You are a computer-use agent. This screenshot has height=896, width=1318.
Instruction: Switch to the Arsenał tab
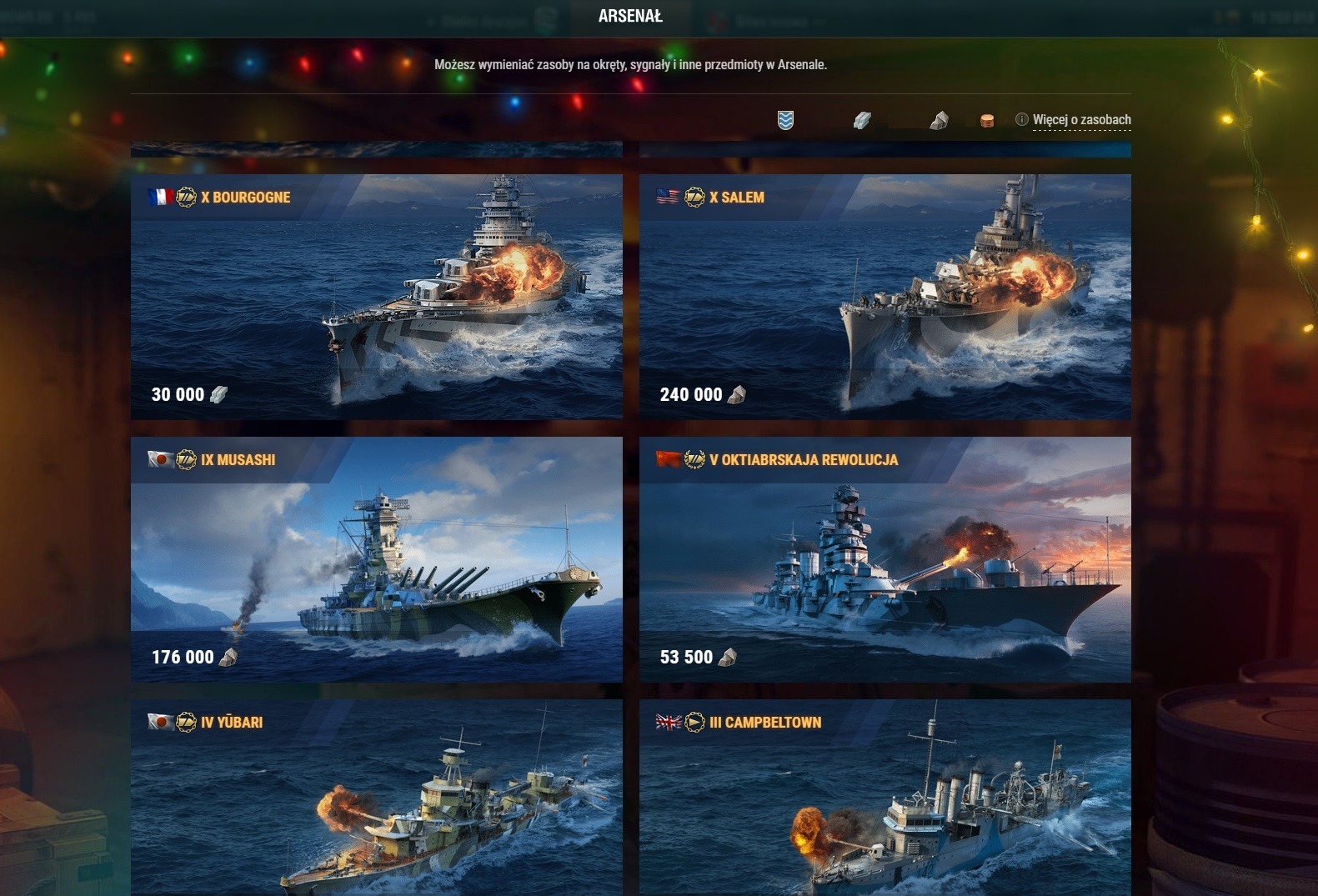tap(630, 17)
